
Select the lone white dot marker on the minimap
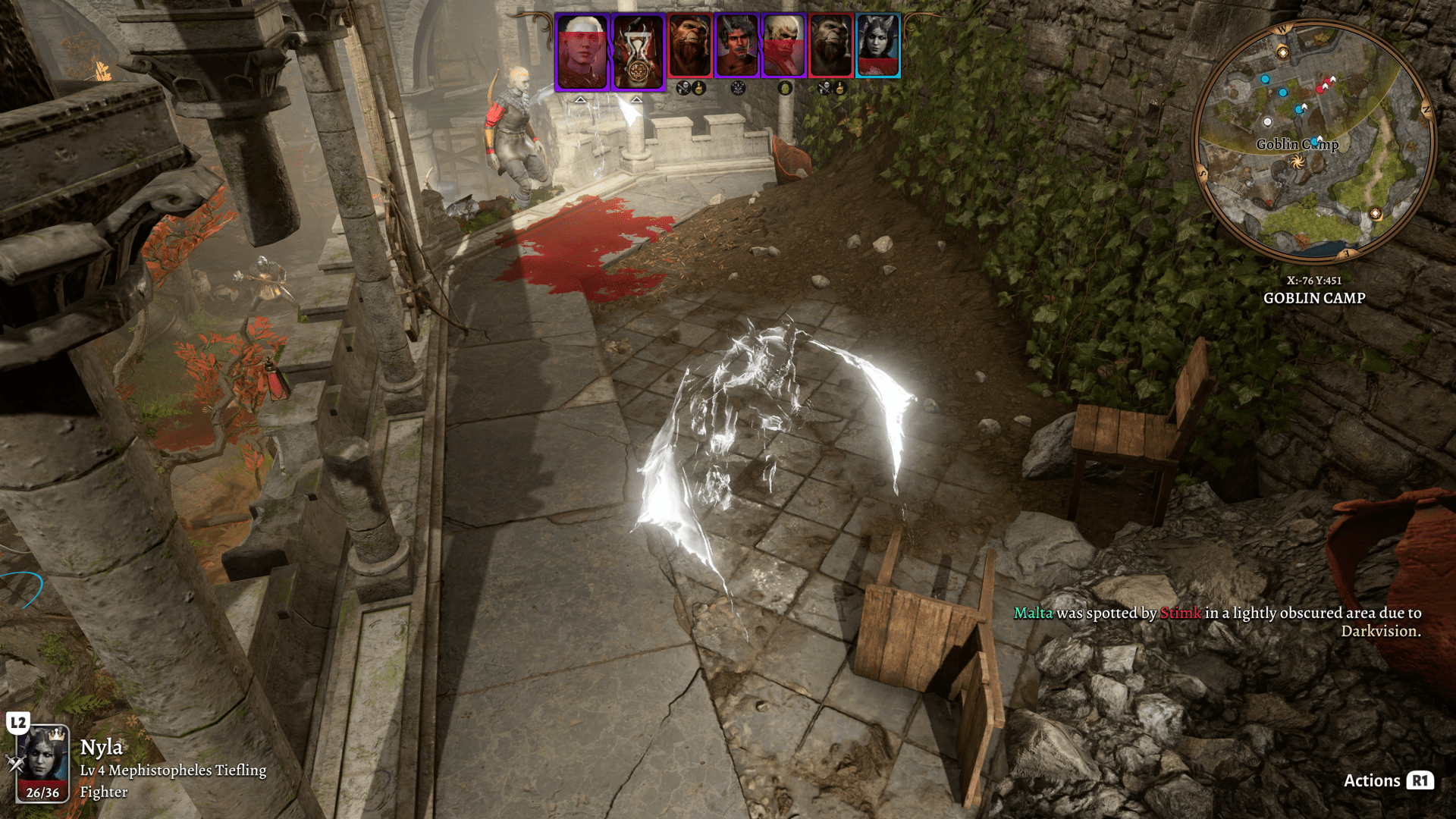[x=1267, y=121]
